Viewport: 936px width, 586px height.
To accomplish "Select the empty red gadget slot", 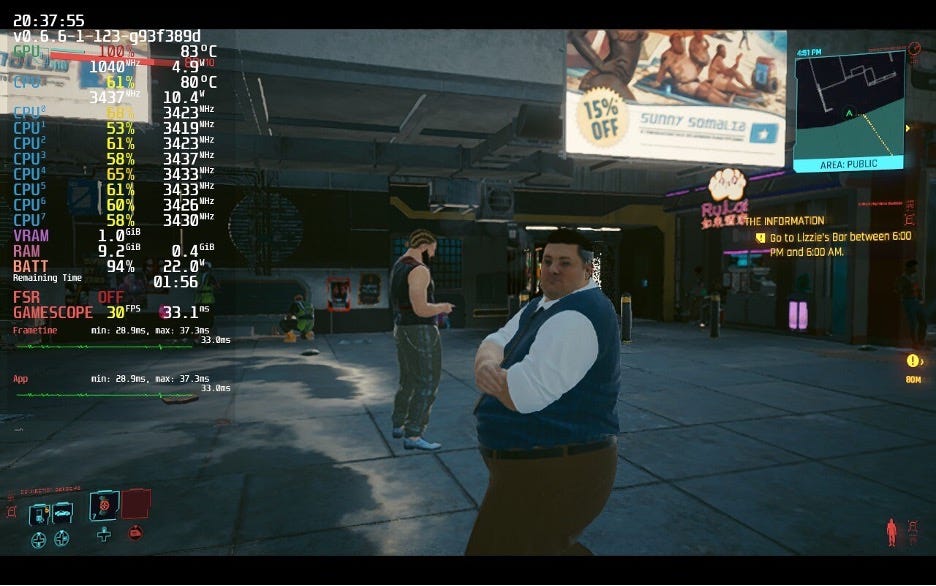I will pos(136,503).
